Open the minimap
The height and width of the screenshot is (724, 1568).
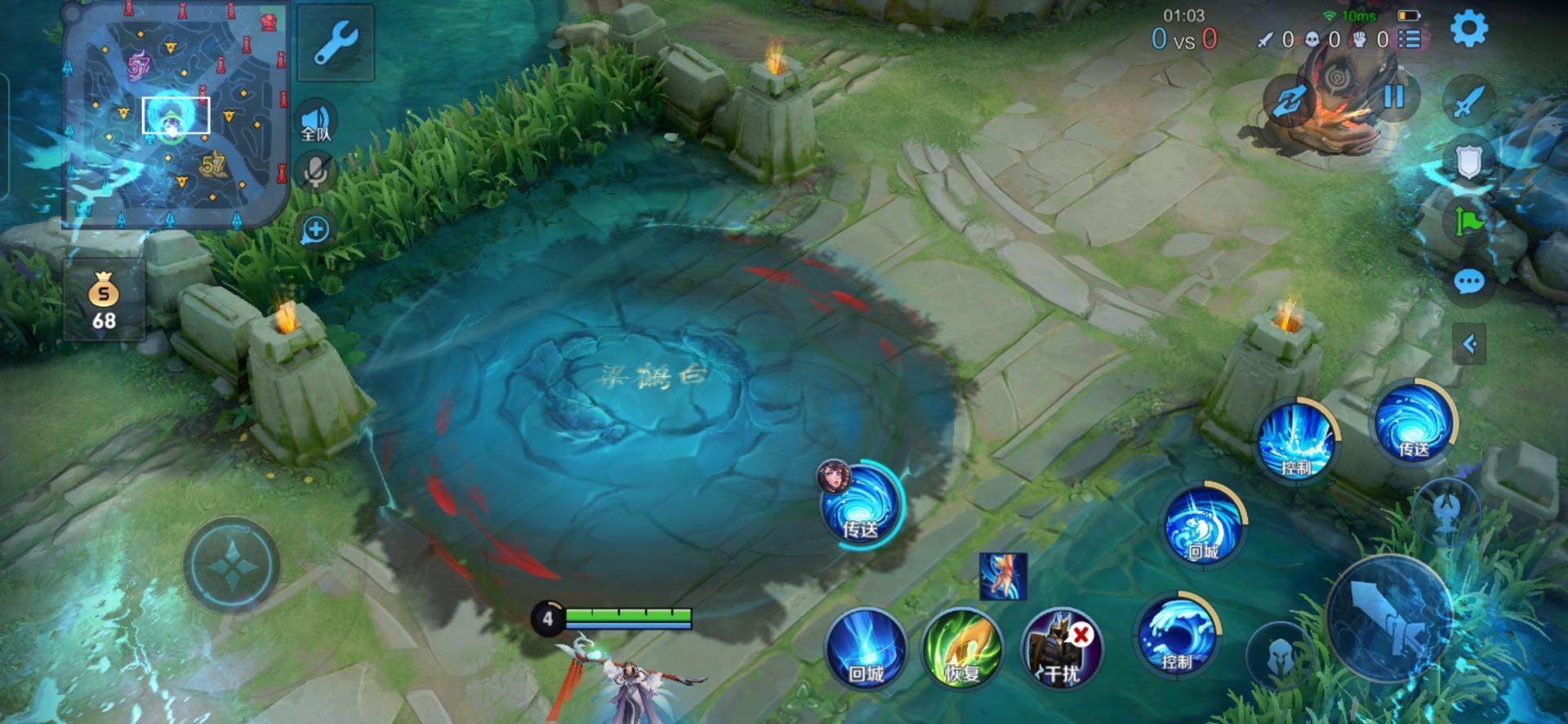click(176, 114)
